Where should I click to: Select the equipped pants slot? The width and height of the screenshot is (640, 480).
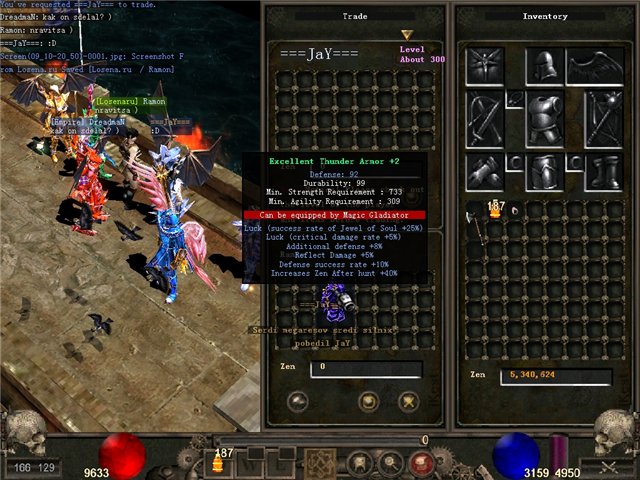[x=544, y=170]
